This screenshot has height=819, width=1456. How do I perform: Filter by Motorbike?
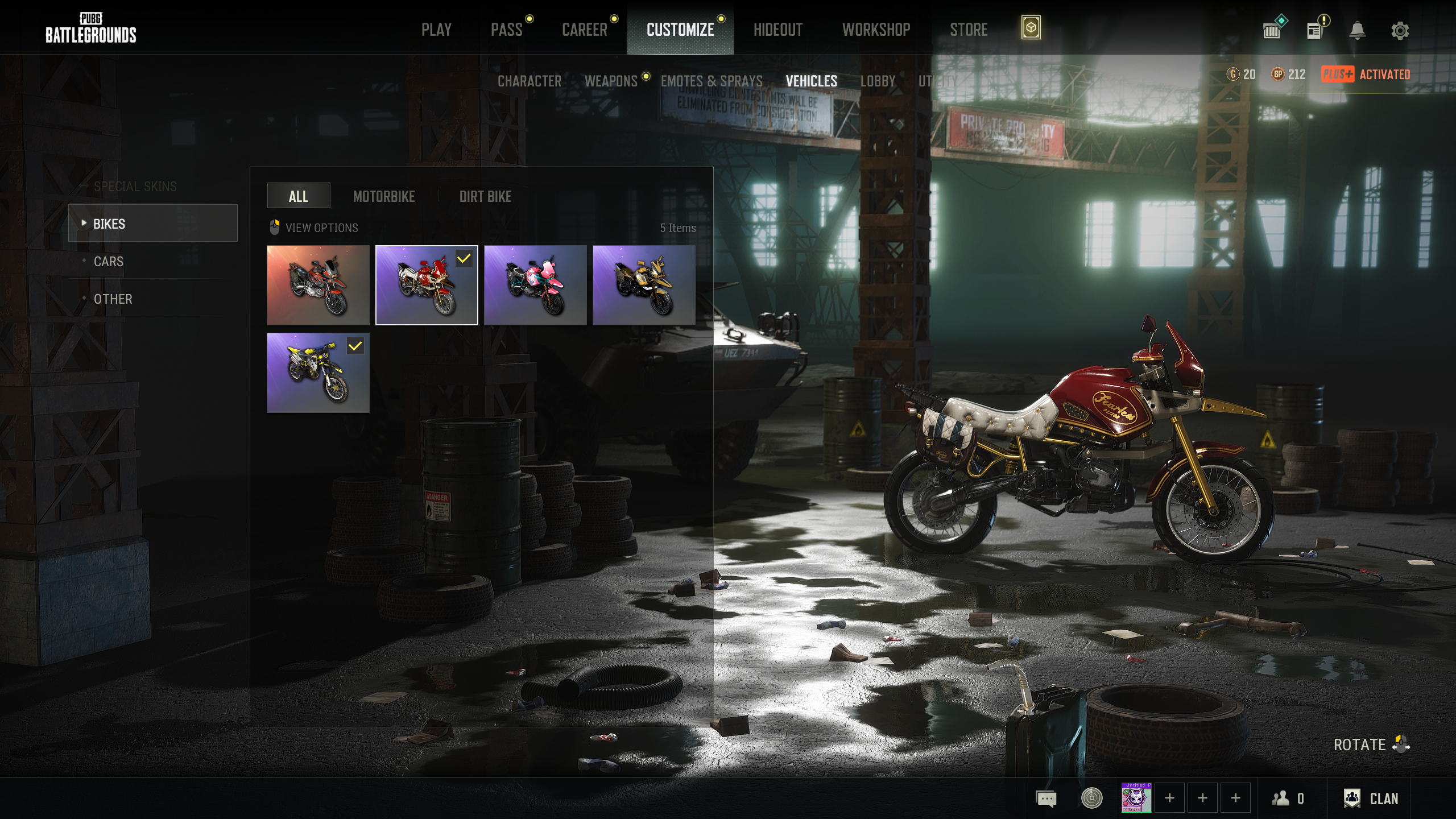(384, 196)
